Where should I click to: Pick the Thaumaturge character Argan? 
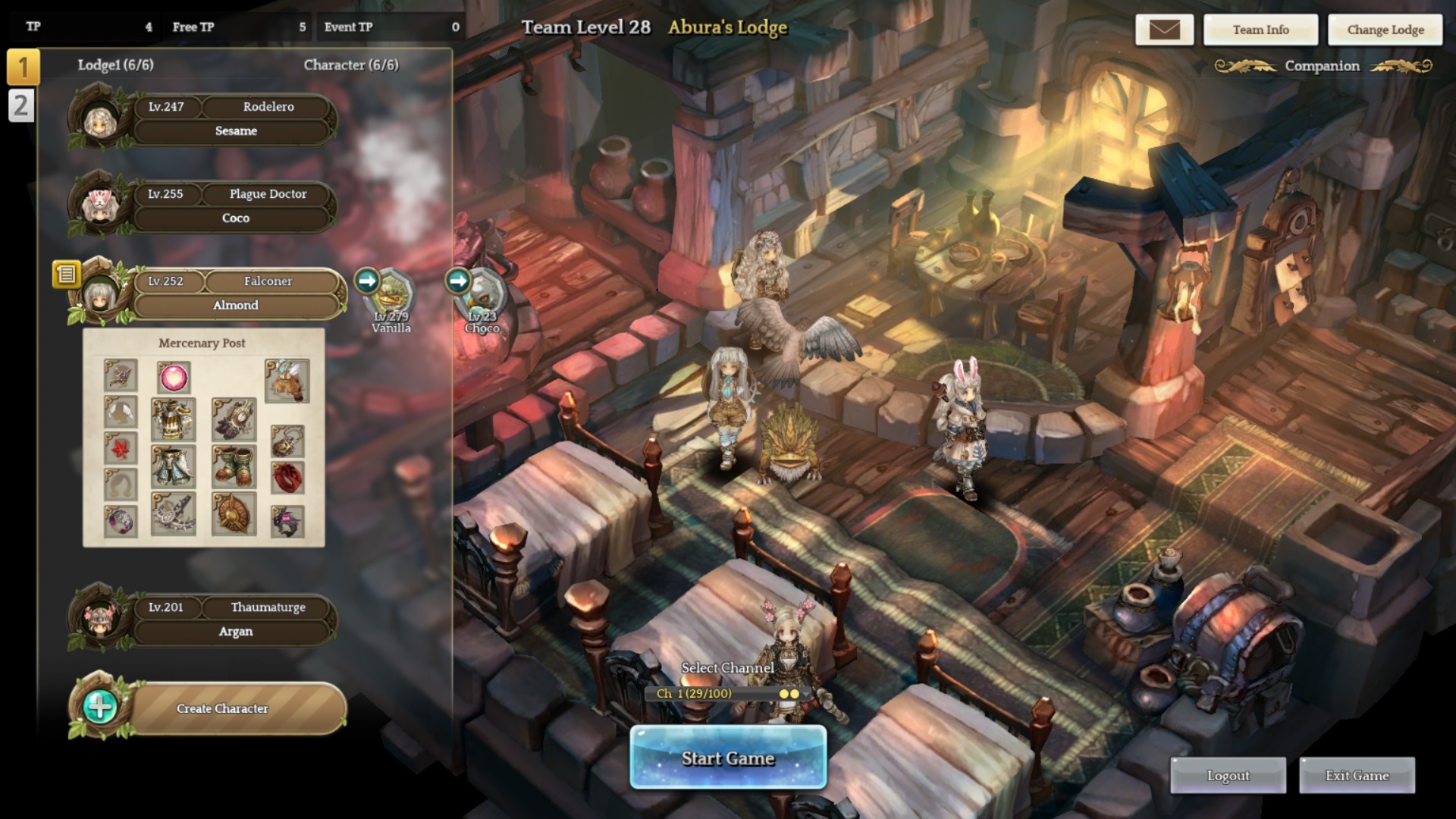click(235, 620)
